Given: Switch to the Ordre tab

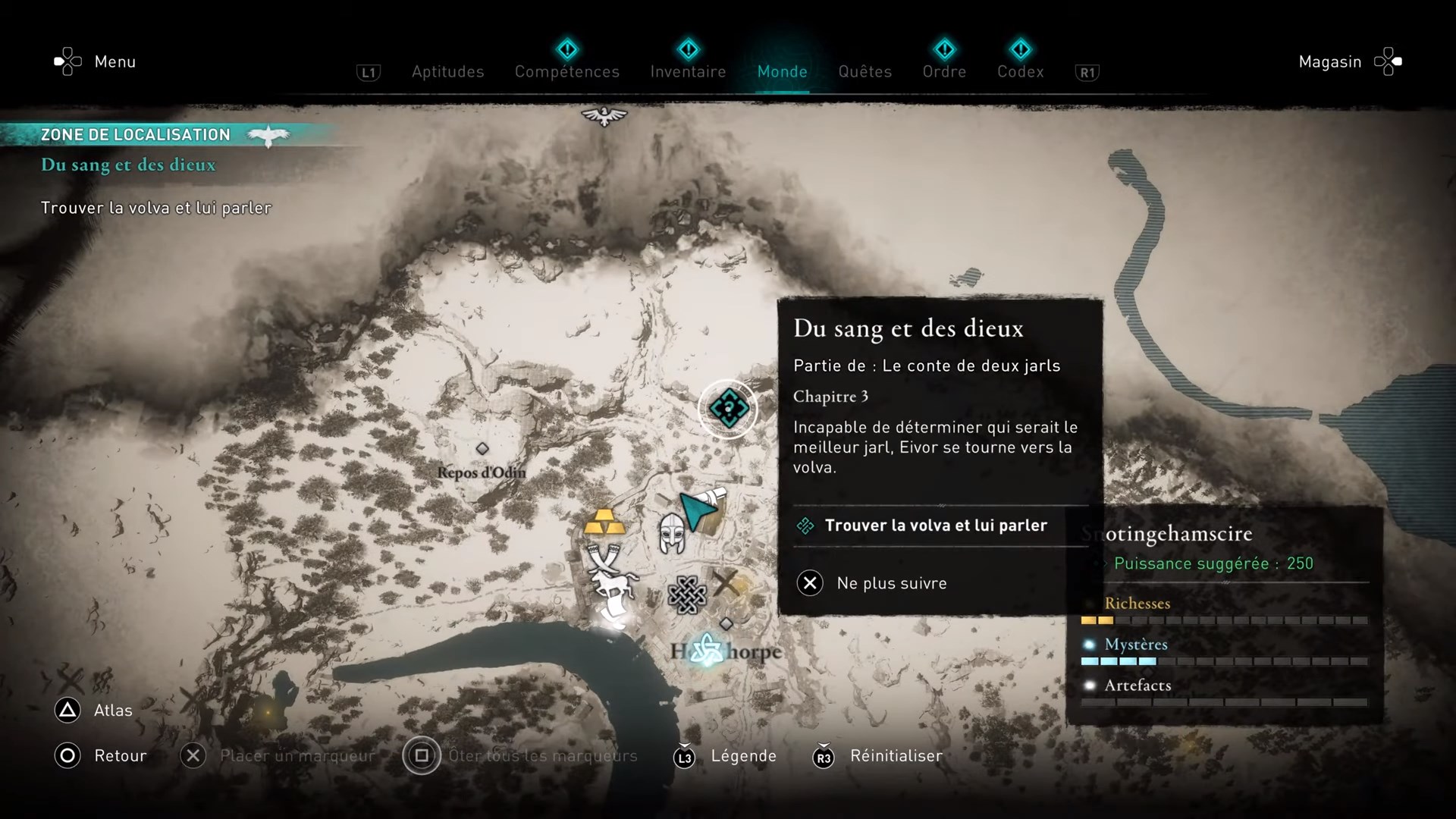Looking at the screenshot, I should 944,71.
